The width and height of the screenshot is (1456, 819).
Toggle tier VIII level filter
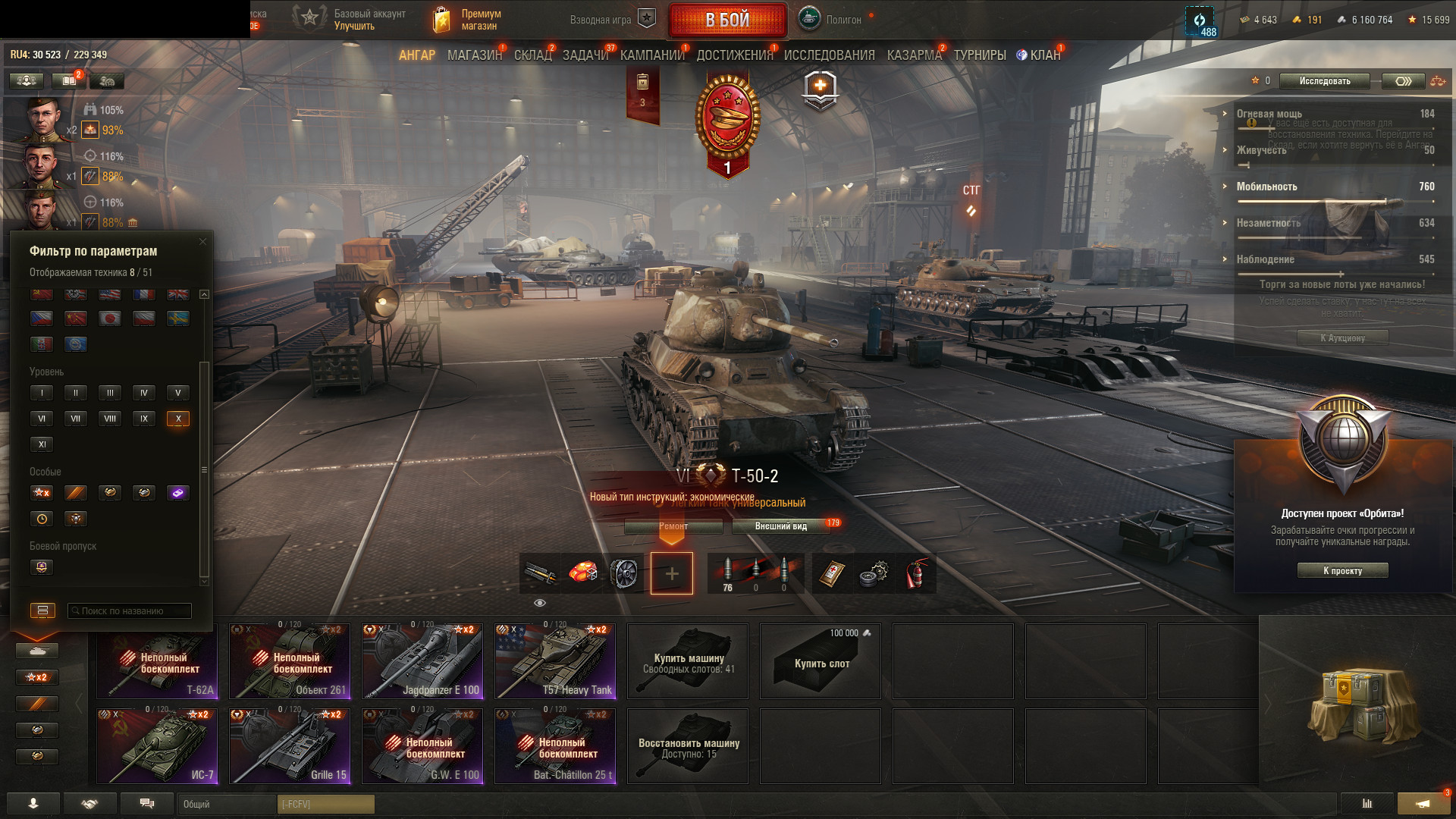110,419
